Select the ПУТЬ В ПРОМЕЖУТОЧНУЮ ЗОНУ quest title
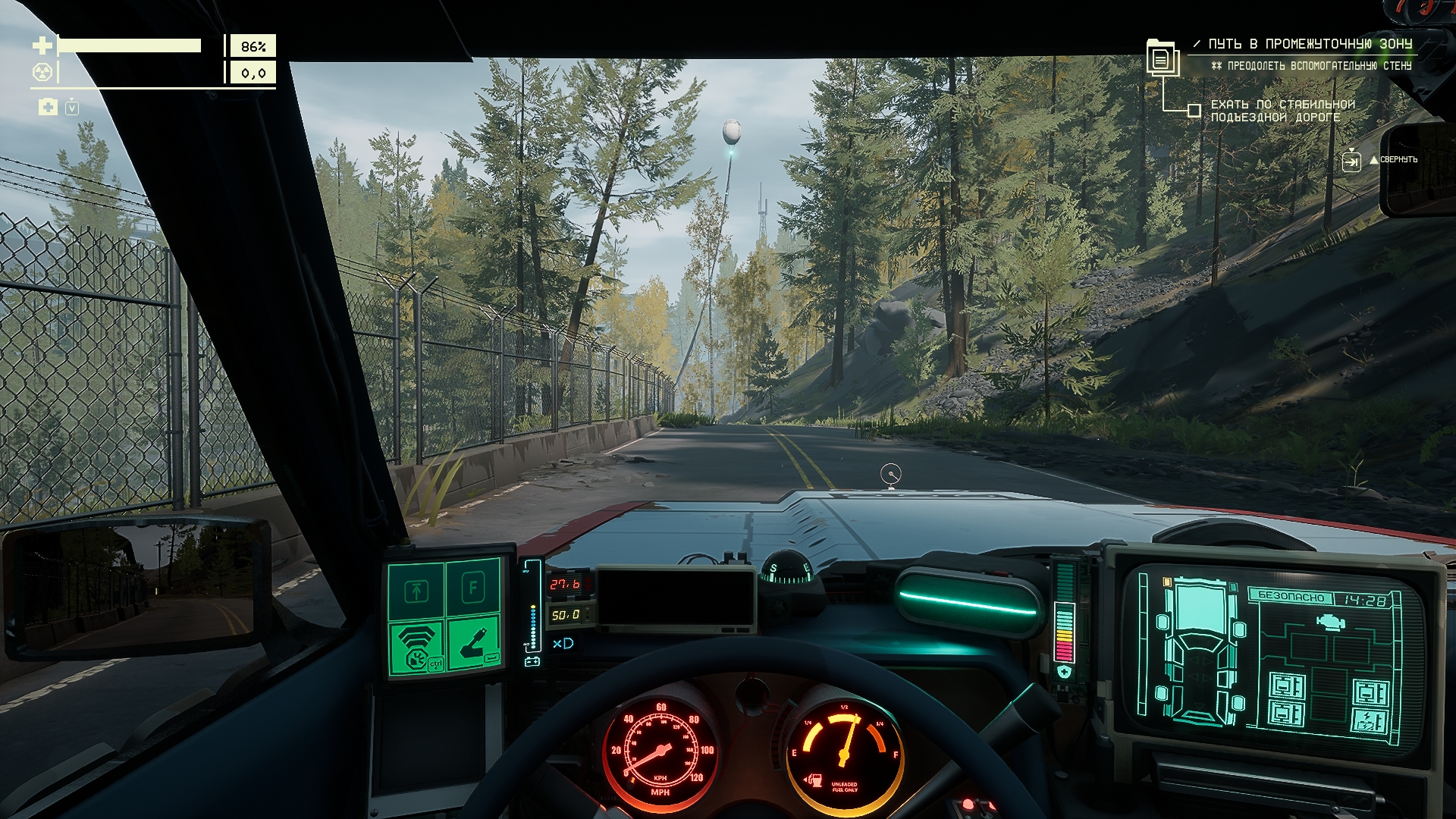This screenshot has width=1456, height=819. coord(1310,44)
